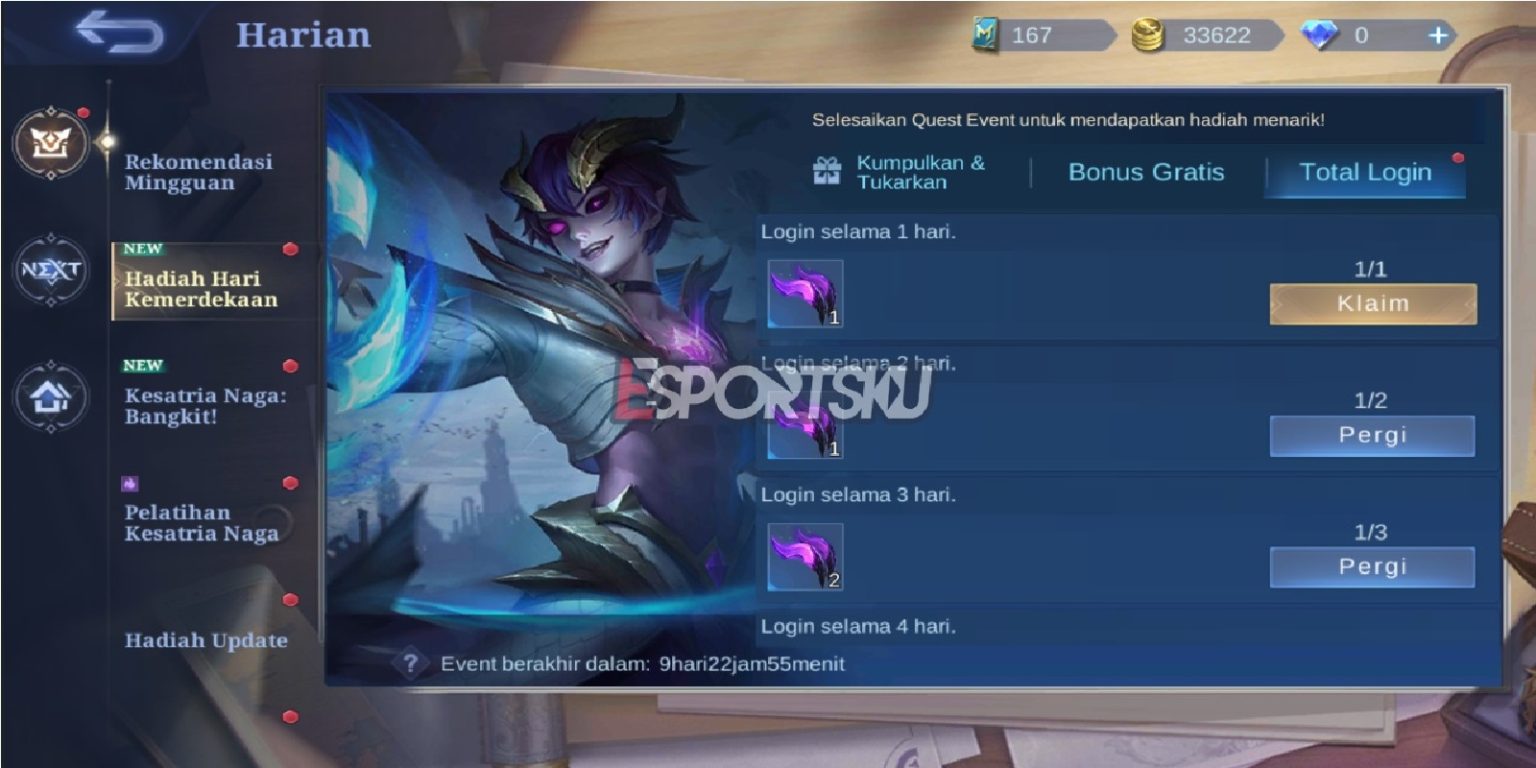Open Hadiah Update from the sidebar

pyautogui.click(x=204, y=640)
